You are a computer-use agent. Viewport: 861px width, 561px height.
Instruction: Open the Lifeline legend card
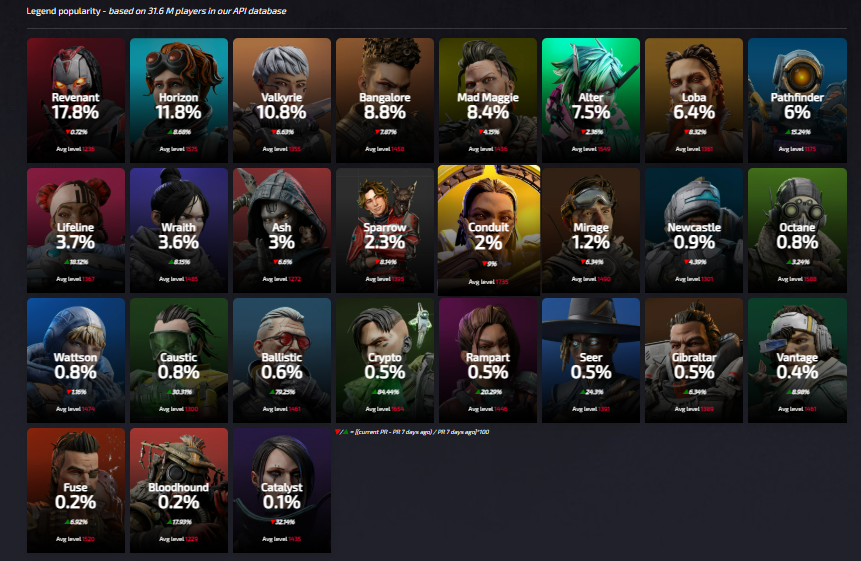click(x=76, y=230)
